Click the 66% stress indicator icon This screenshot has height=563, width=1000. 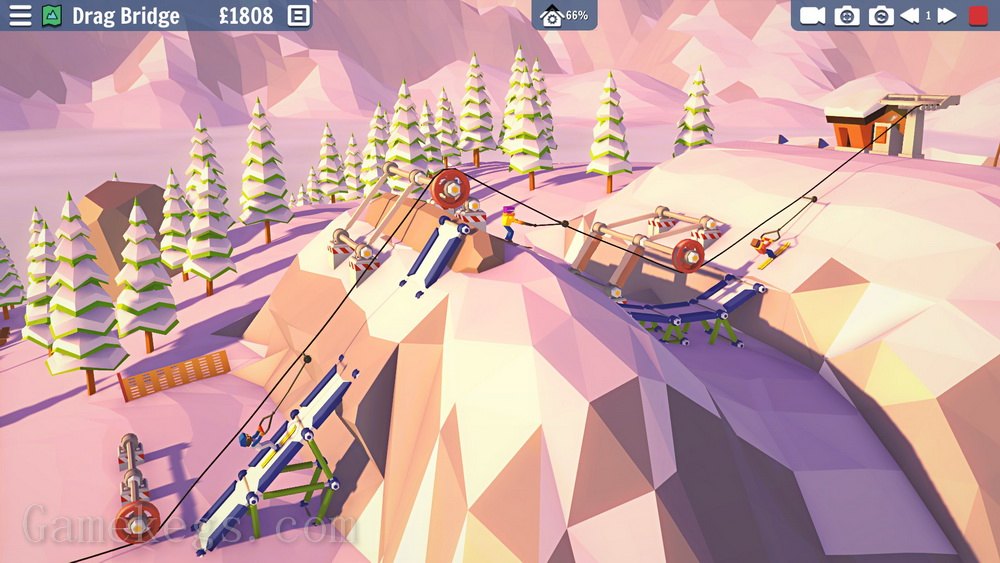pos(553,16)
